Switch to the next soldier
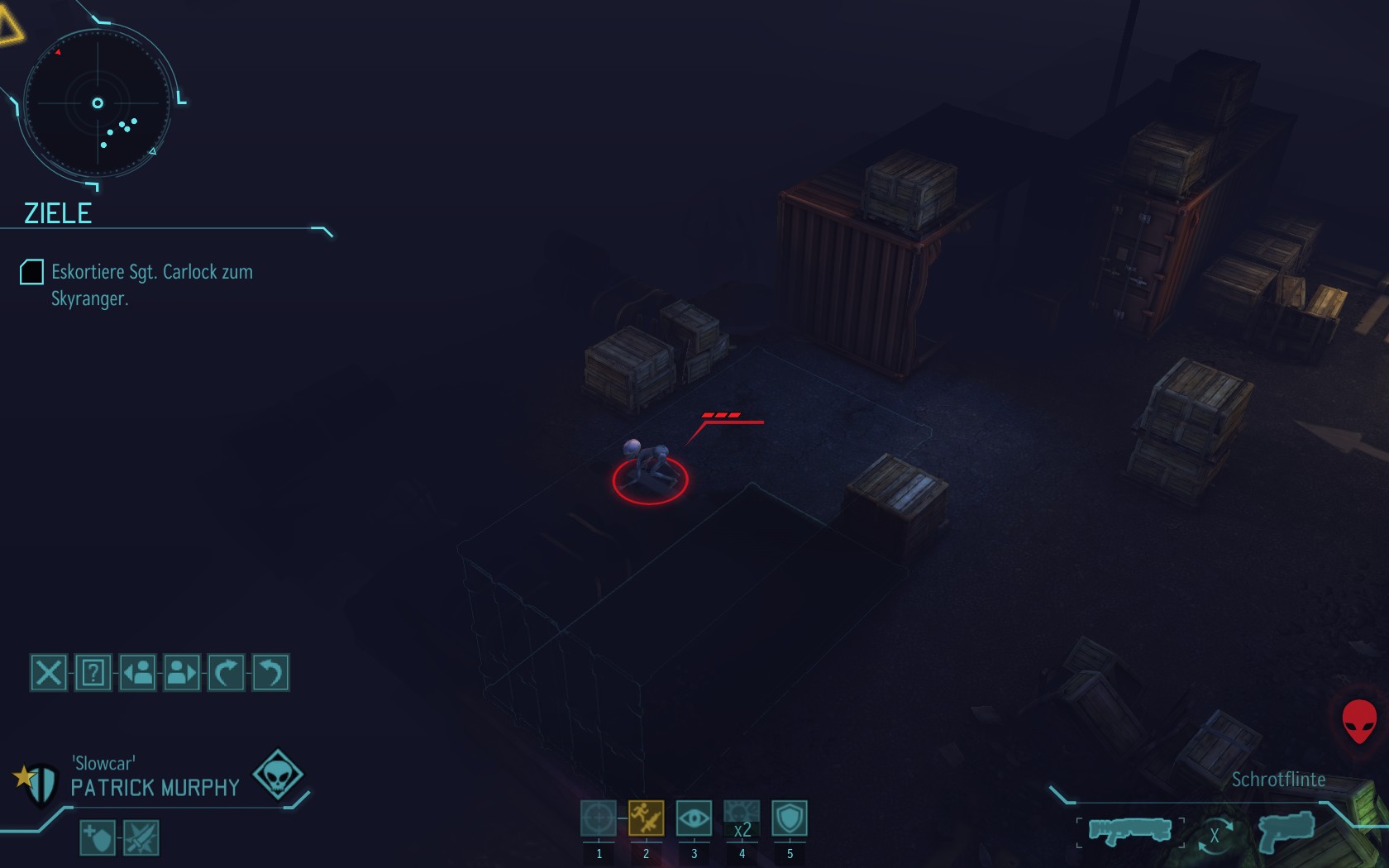 tap(182, 673)
